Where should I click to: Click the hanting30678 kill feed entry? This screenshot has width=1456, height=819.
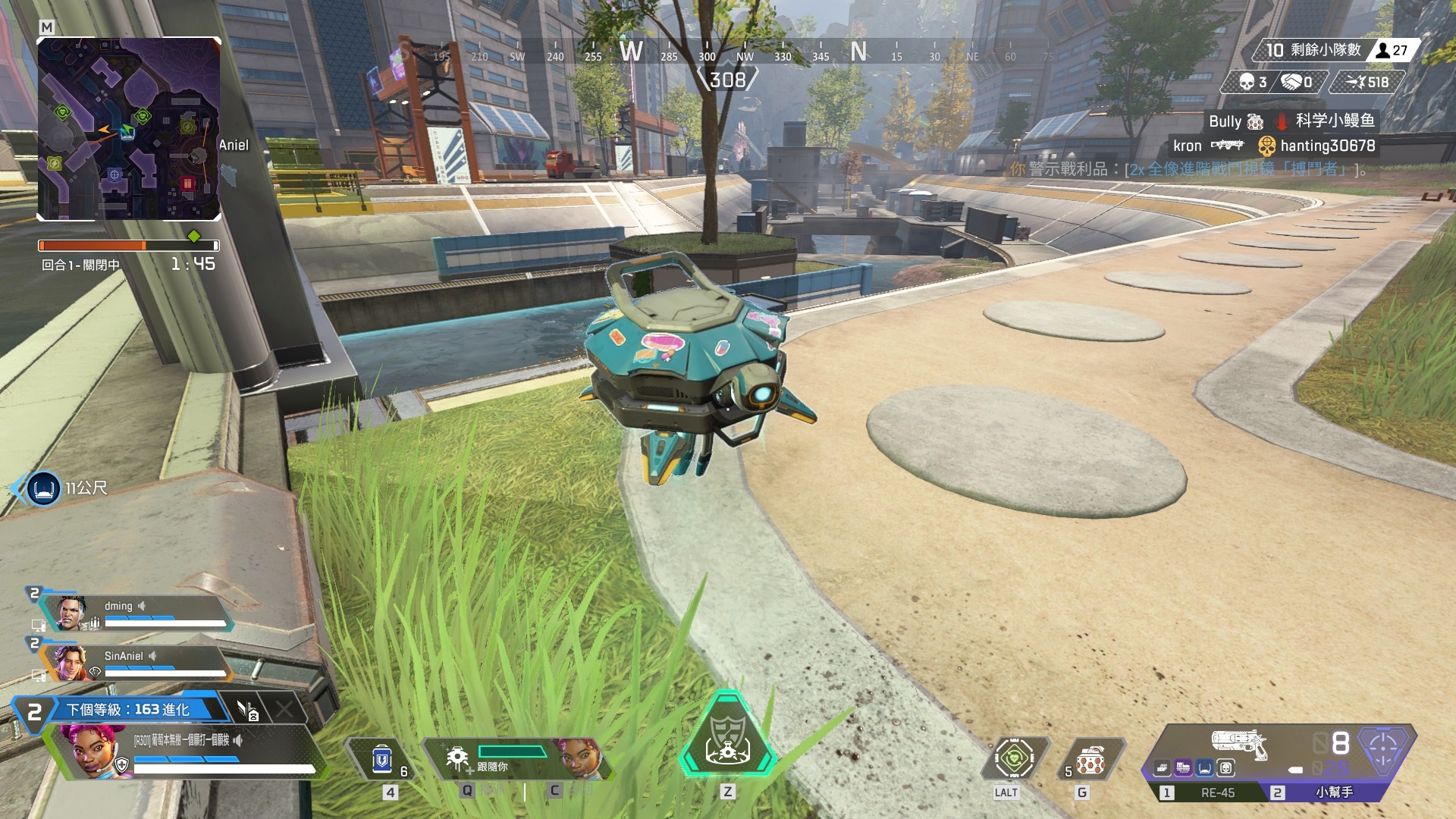[x=1327, y=146]
